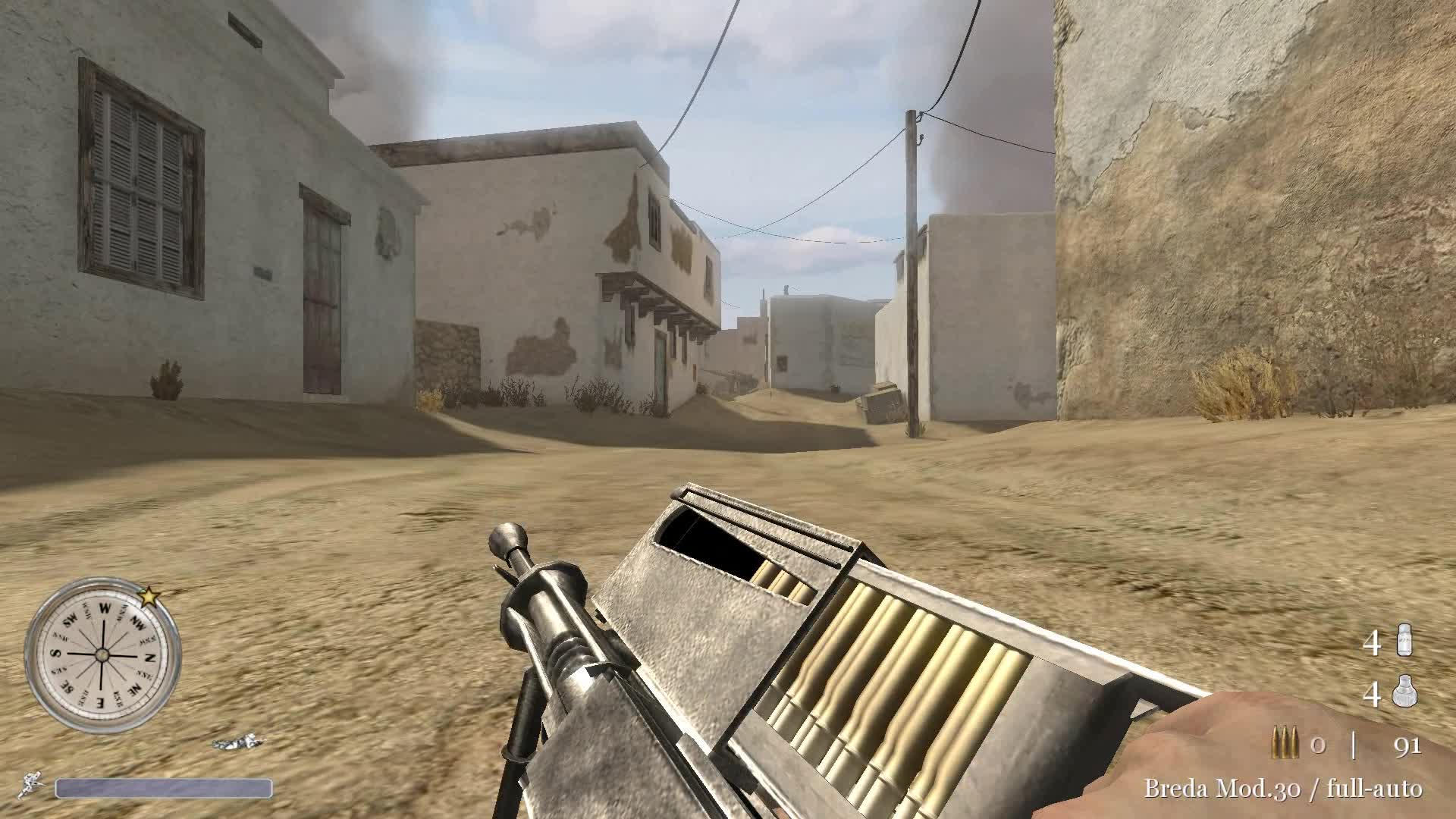Image resolution: width=1456 pixels, height=819 pixels.
Task: Click the SE marking on the compass
Action: (x=67, y=687)
